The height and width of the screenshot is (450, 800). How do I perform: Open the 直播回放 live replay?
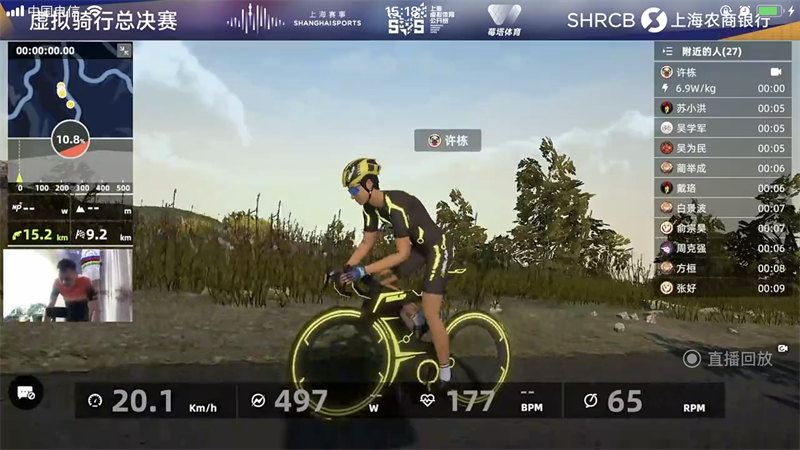728,358
